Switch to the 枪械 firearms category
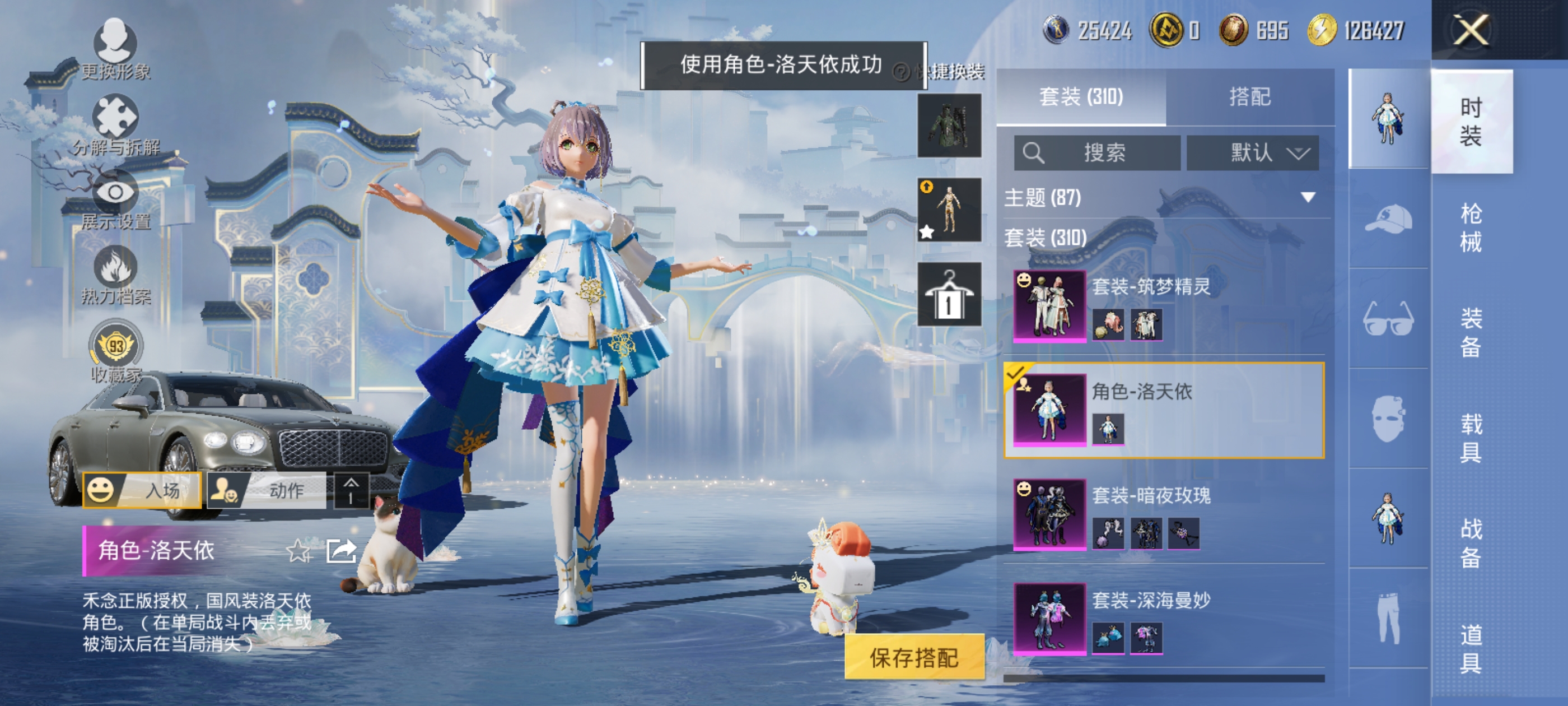The height and width of the screenshot is (706, 1568). click(x=1471, y=228)
